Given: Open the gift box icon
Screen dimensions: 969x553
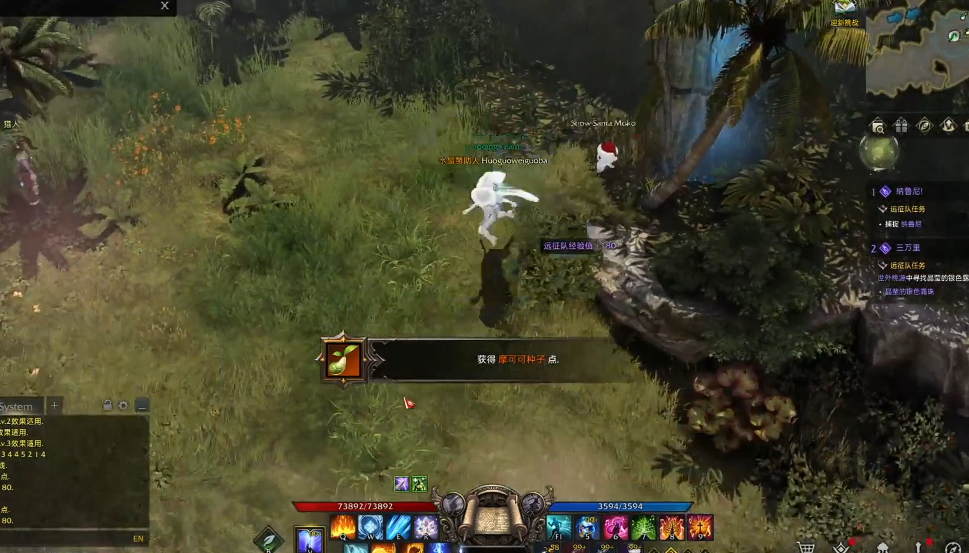Looking at the screenshot, I should (x=901, y=125).
